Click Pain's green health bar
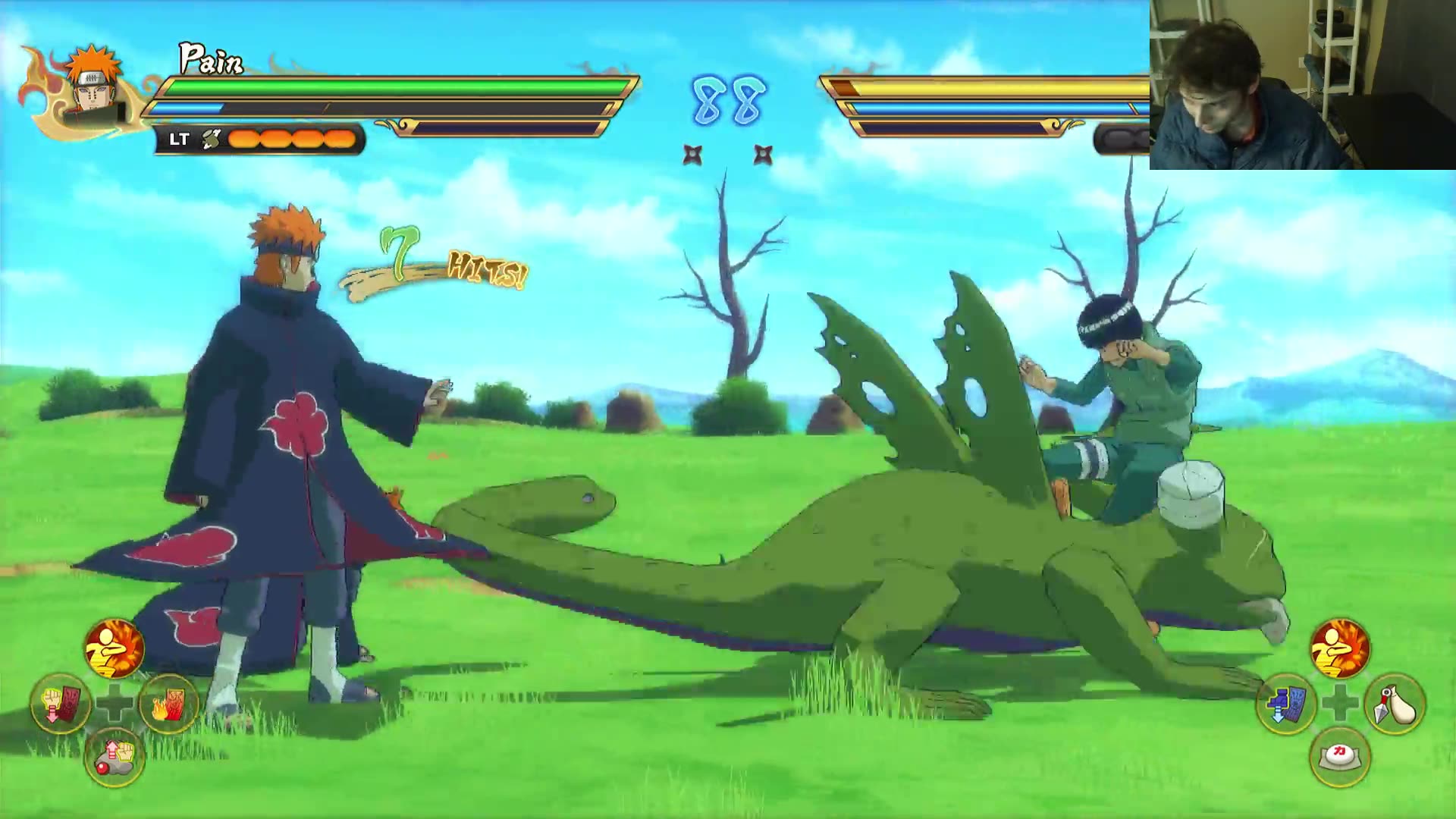 [379, 87]
